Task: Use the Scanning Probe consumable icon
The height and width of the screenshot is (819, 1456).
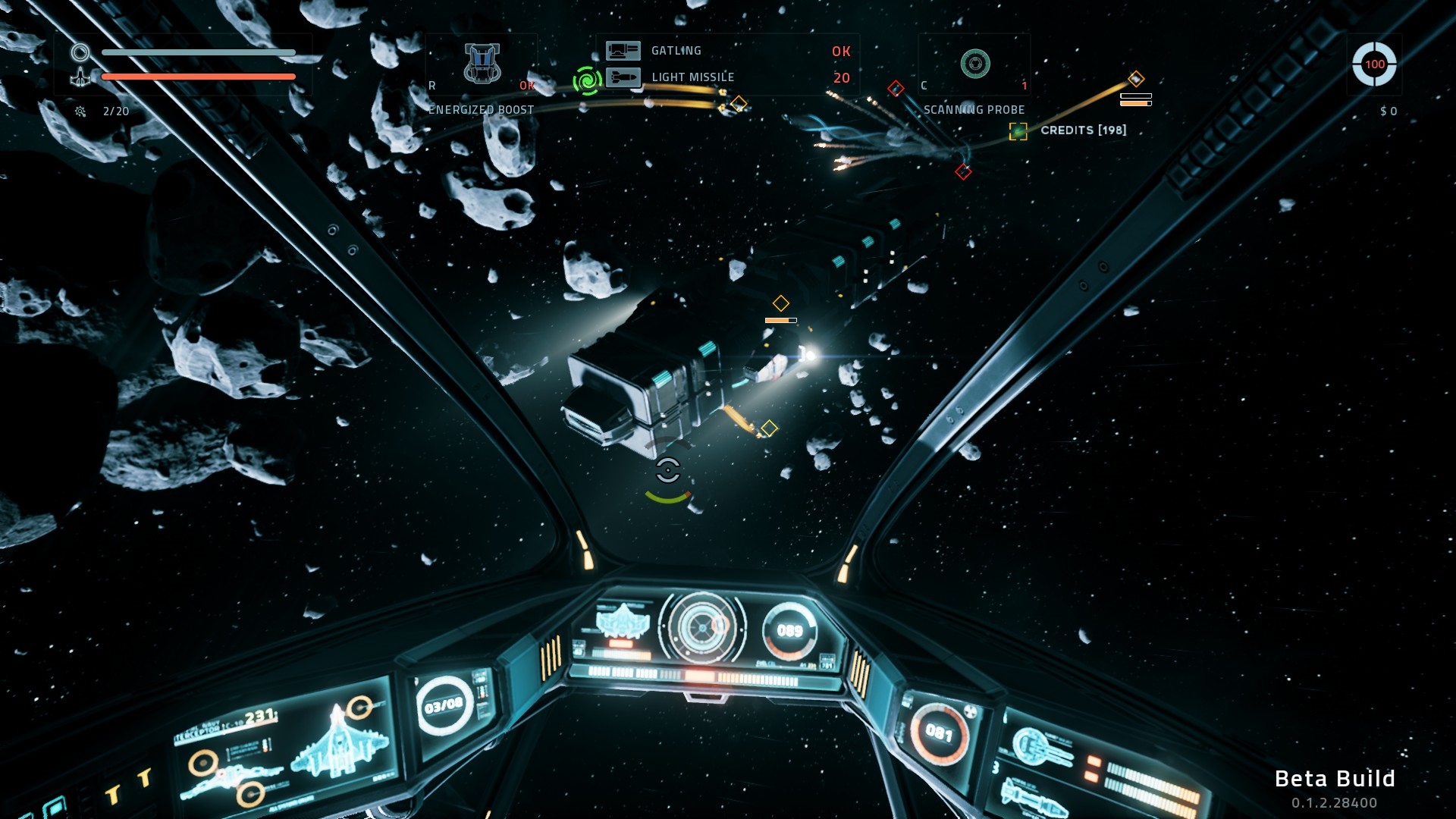Action: (x=975, y=64)
